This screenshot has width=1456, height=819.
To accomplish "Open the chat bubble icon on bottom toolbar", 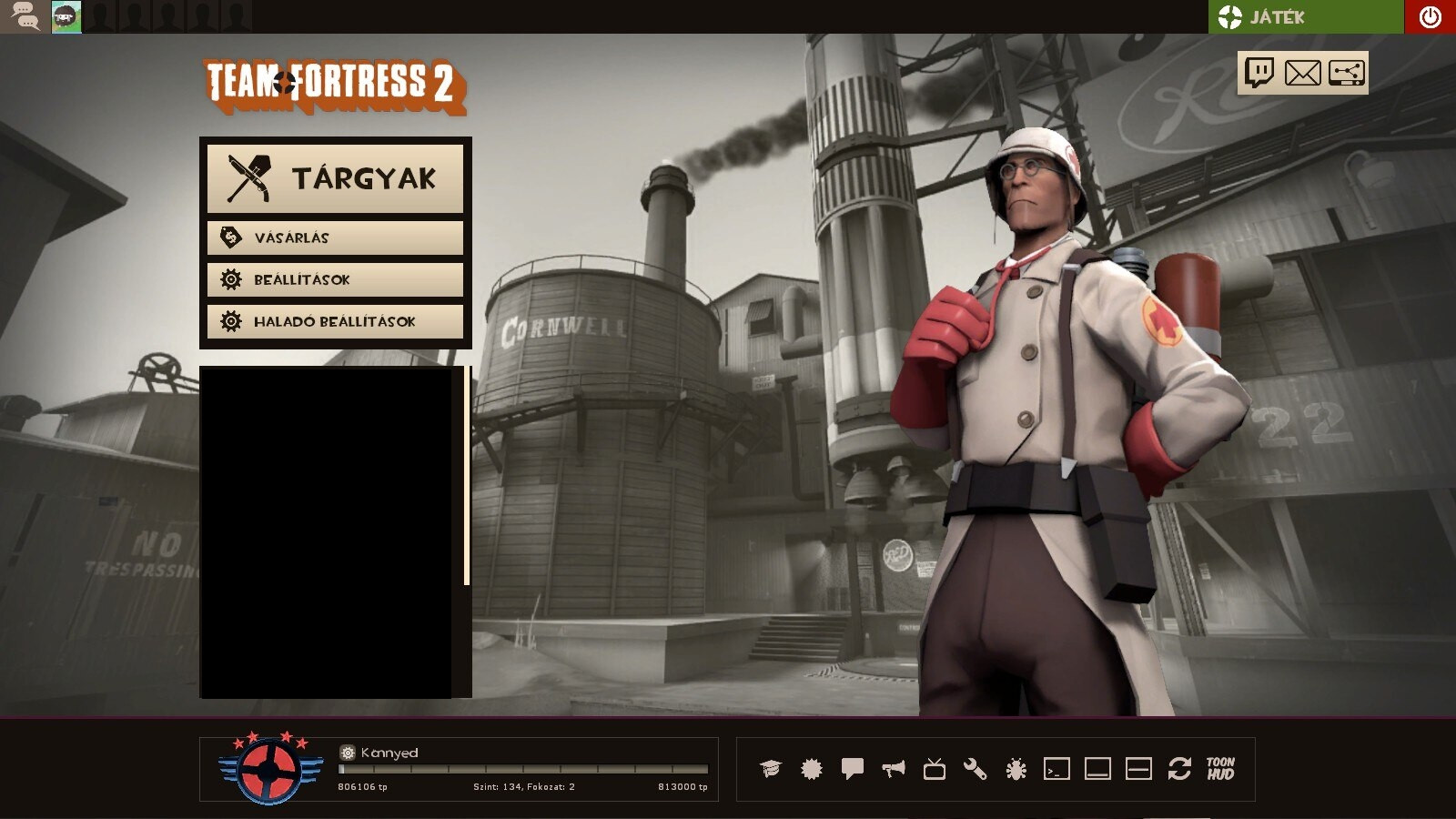I will pyautogui.click(x=854, y=770).
